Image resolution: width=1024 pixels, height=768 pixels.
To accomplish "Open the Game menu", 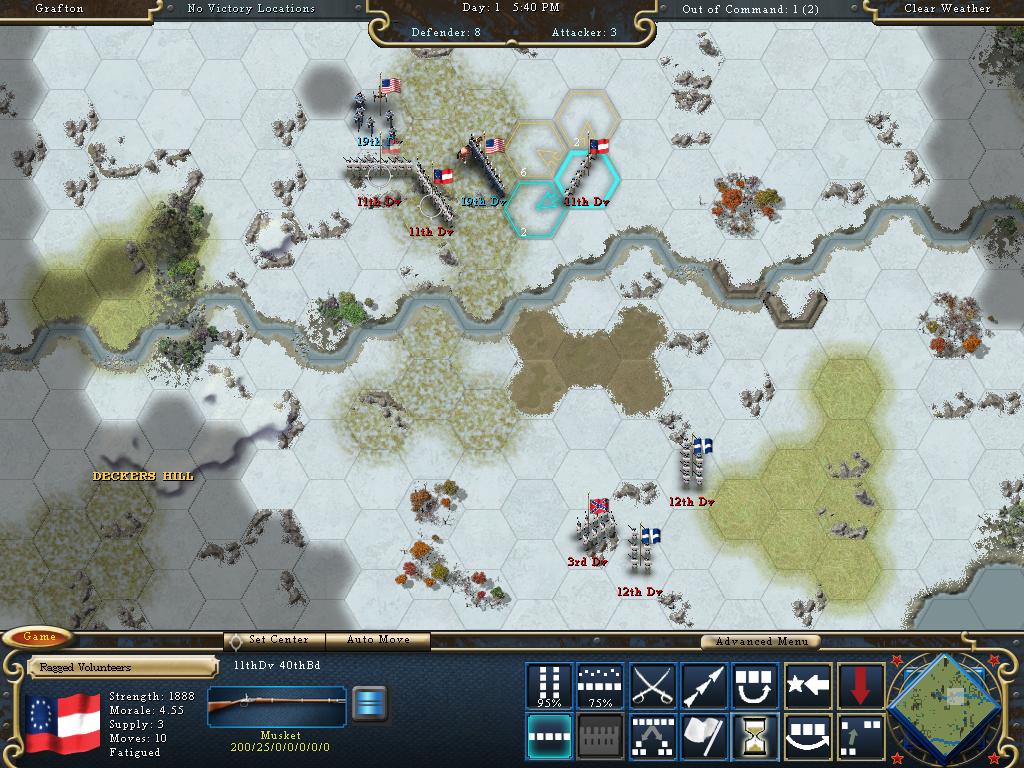I will pos(39,637).
